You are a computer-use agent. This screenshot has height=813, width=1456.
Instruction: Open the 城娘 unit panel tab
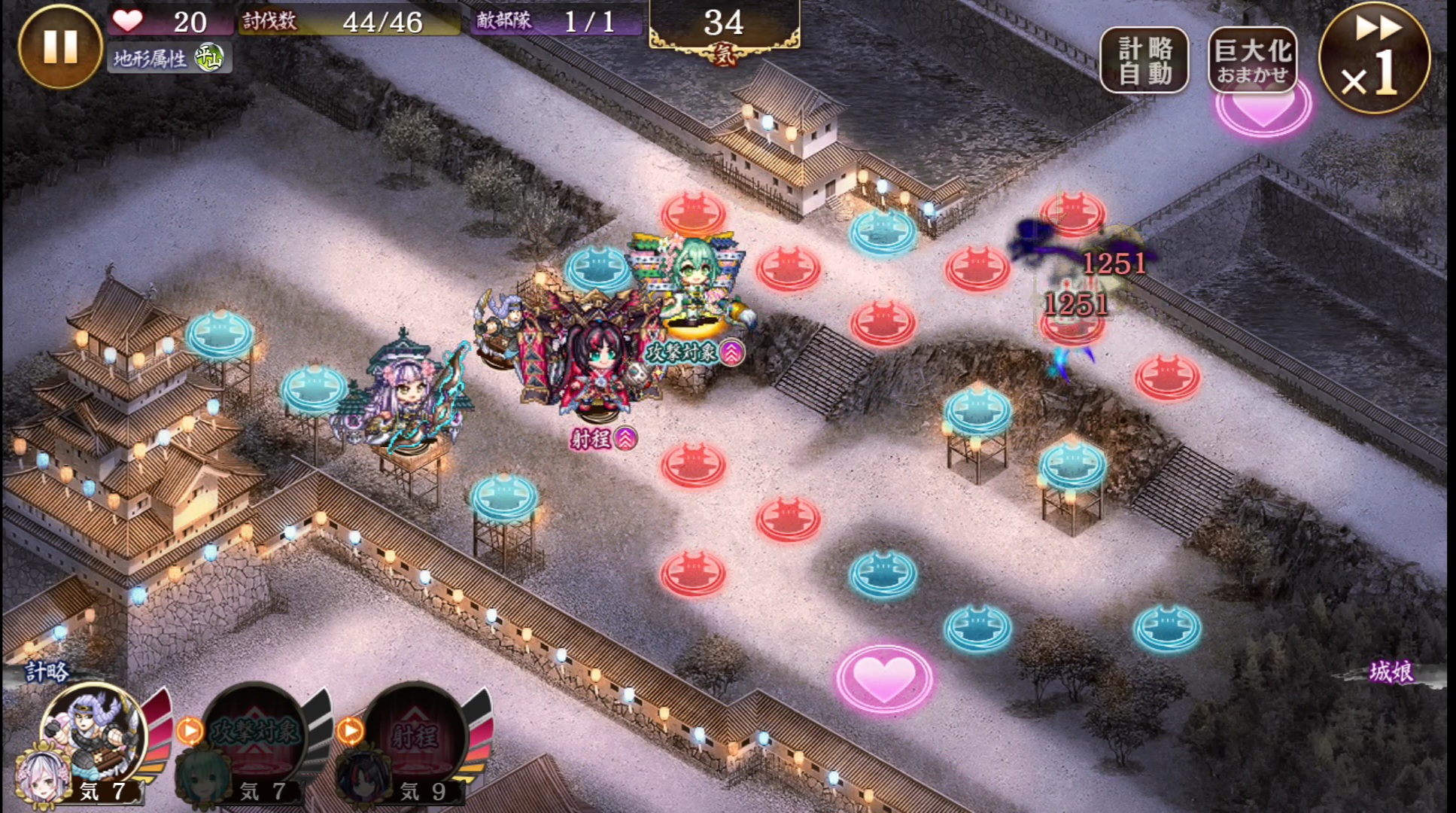(x=1391, y=672)
